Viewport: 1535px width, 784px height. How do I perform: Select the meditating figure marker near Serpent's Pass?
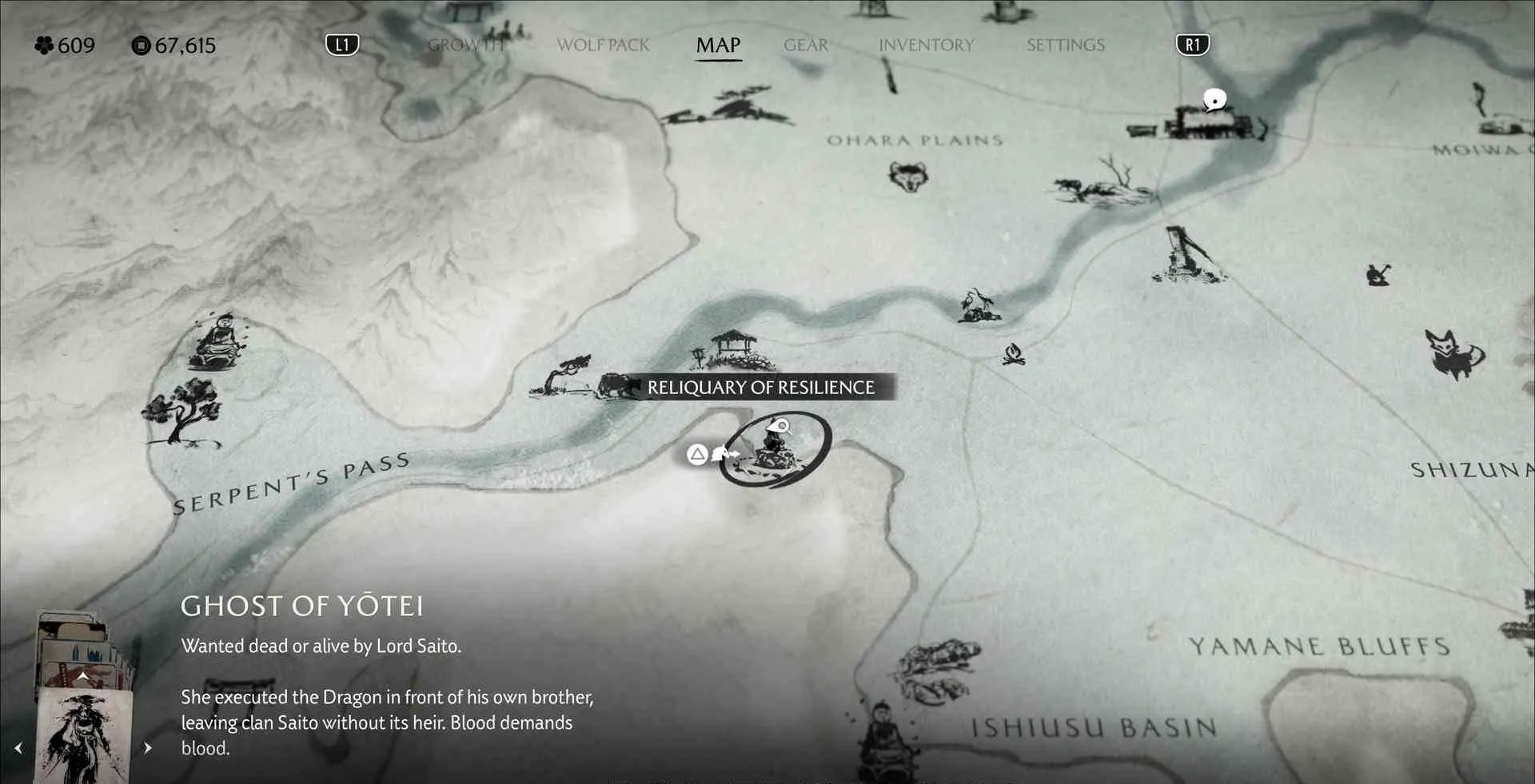tap(218, 342)
